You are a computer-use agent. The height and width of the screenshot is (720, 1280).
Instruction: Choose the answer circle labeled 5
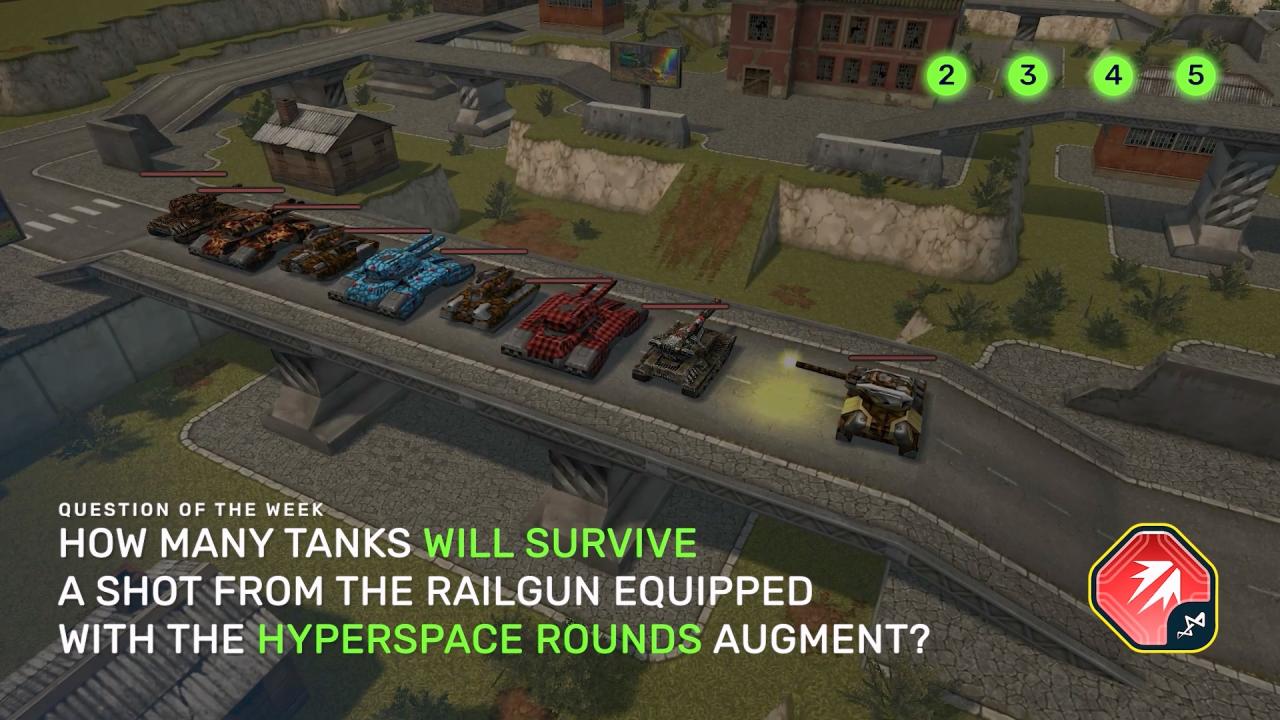[1195, 75]
